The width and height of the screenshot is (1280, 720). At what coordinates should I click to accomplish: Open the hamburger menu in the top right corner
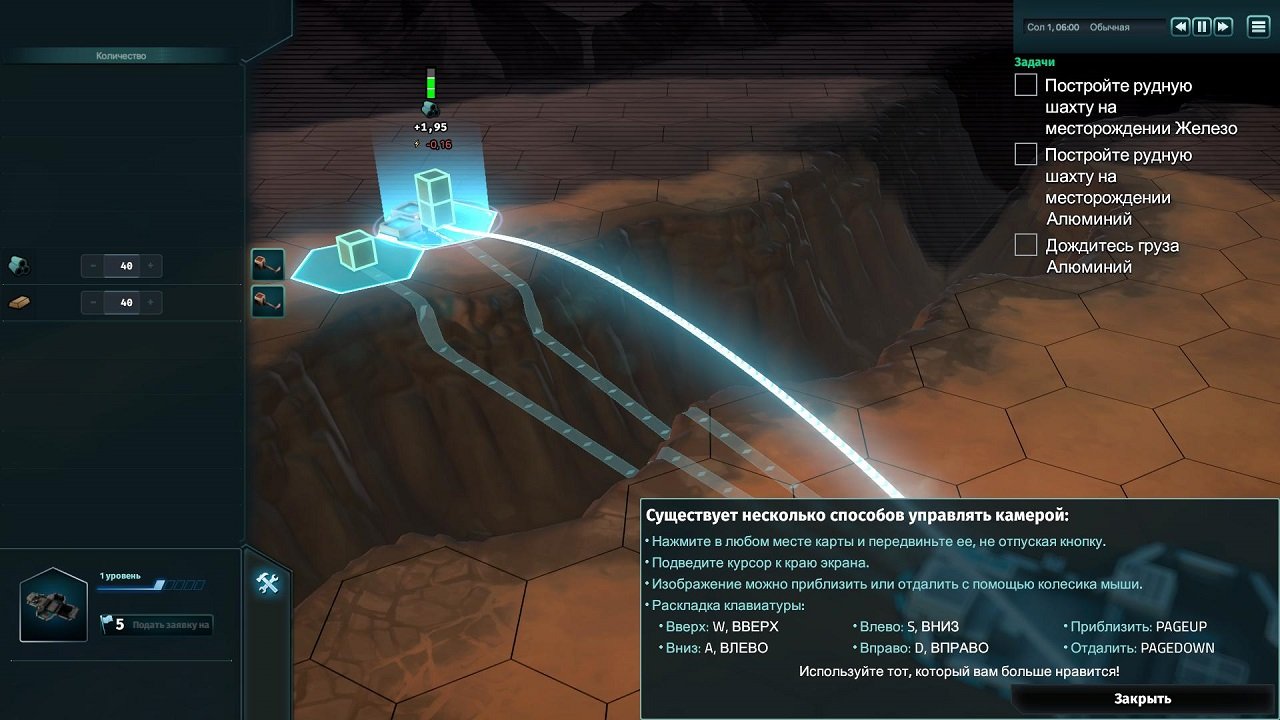point(1258,27)
